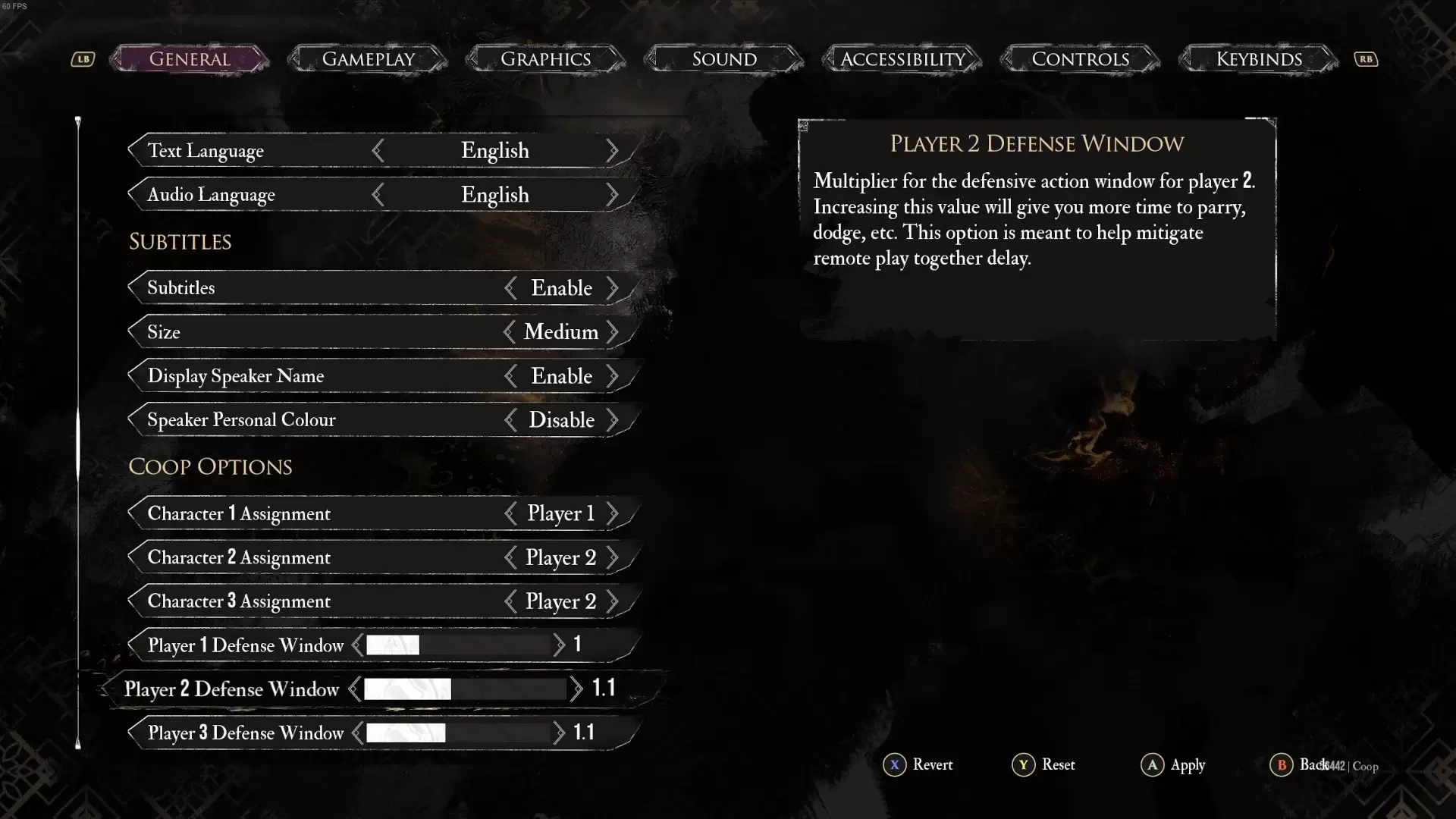This screenshot has width=1456, height=819.
Task: Set the Player 3 Defense Window slider
Action: click(x=458, y=733)
